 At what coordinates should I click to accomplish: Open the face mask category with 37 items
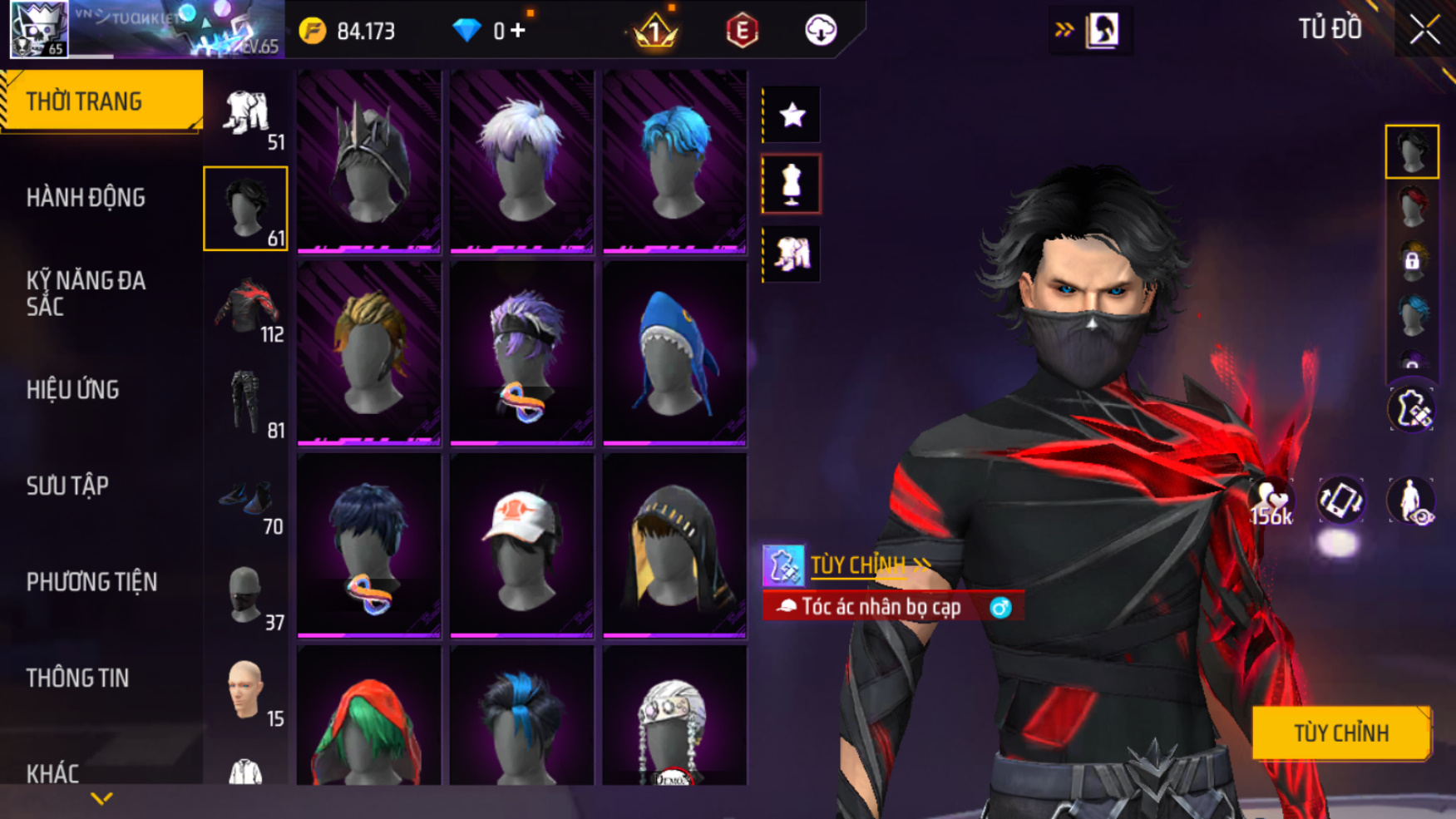click(246, 595)
